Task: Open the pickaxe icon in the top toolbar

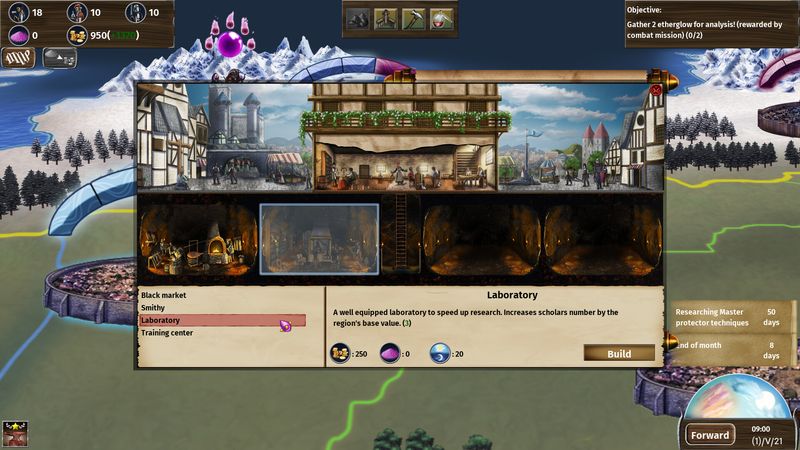Action: point(413,18)
